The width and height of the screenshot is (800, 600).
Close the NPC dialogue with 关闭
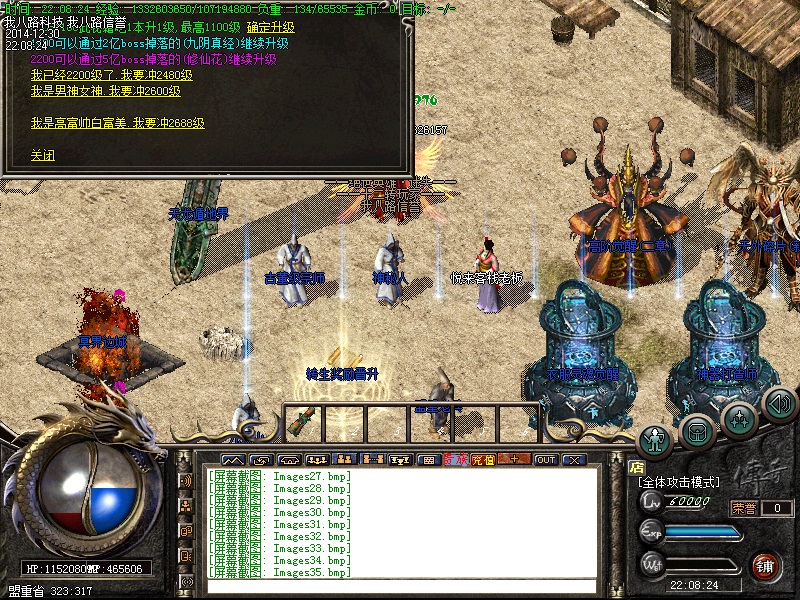coord(42,155)
